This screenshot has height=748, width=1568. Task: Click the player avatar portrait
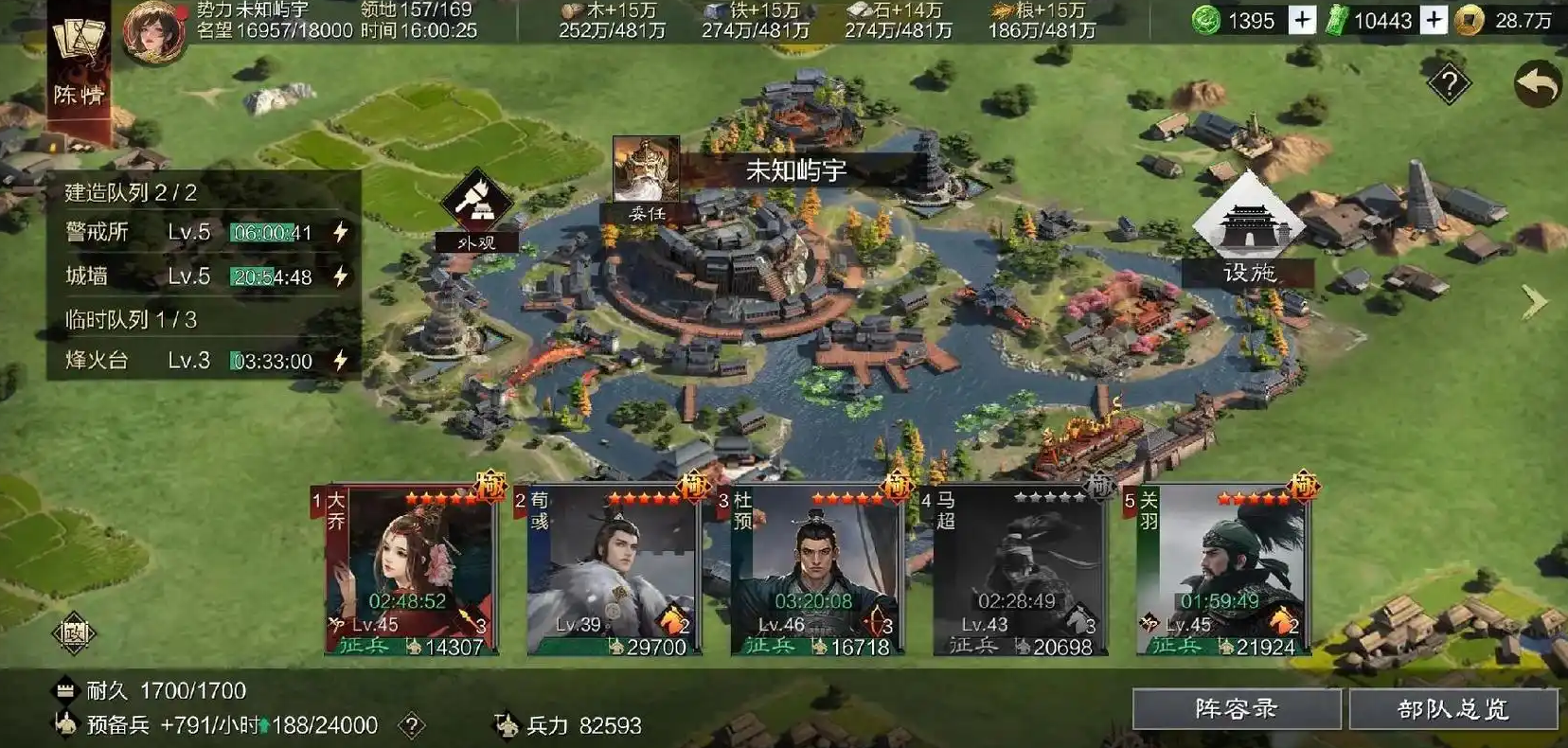click(153, 30)
